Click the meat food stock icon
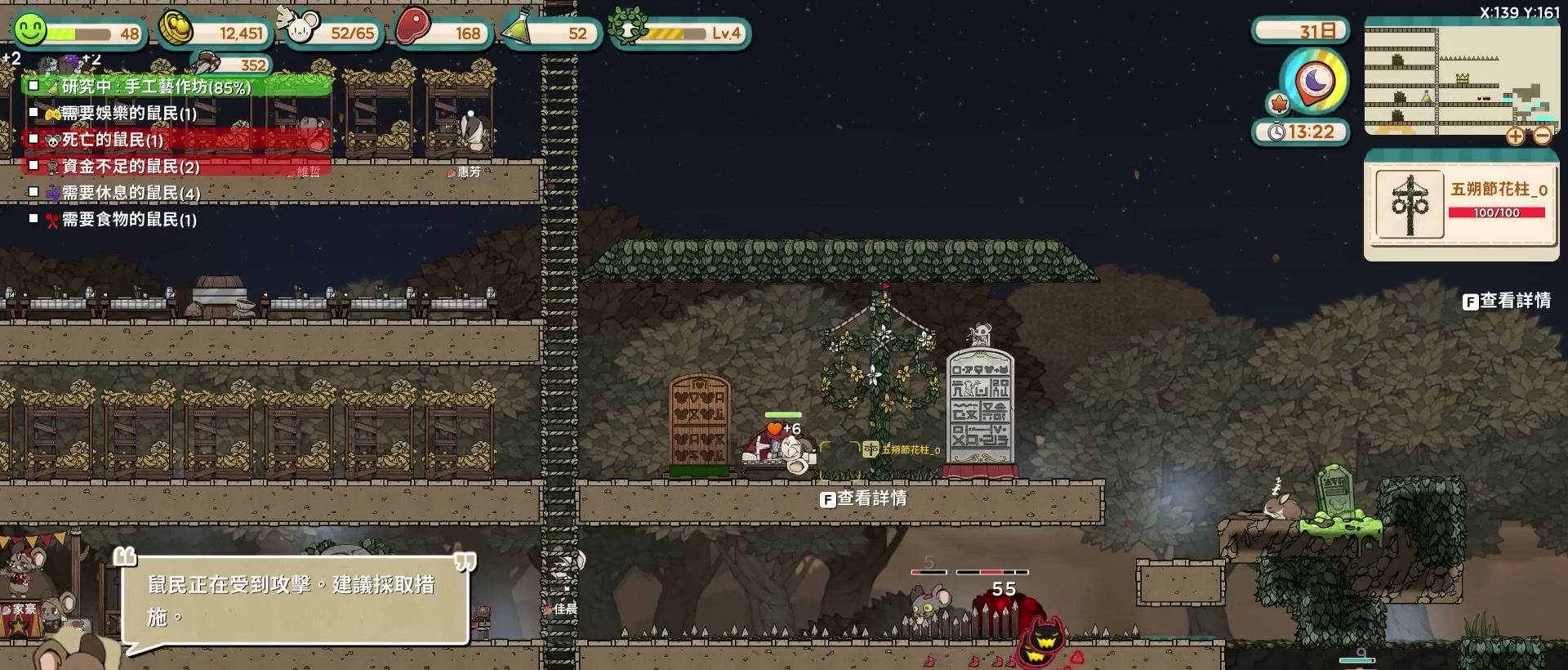The width and height of the screenshot is (1568, 670). 413,29
